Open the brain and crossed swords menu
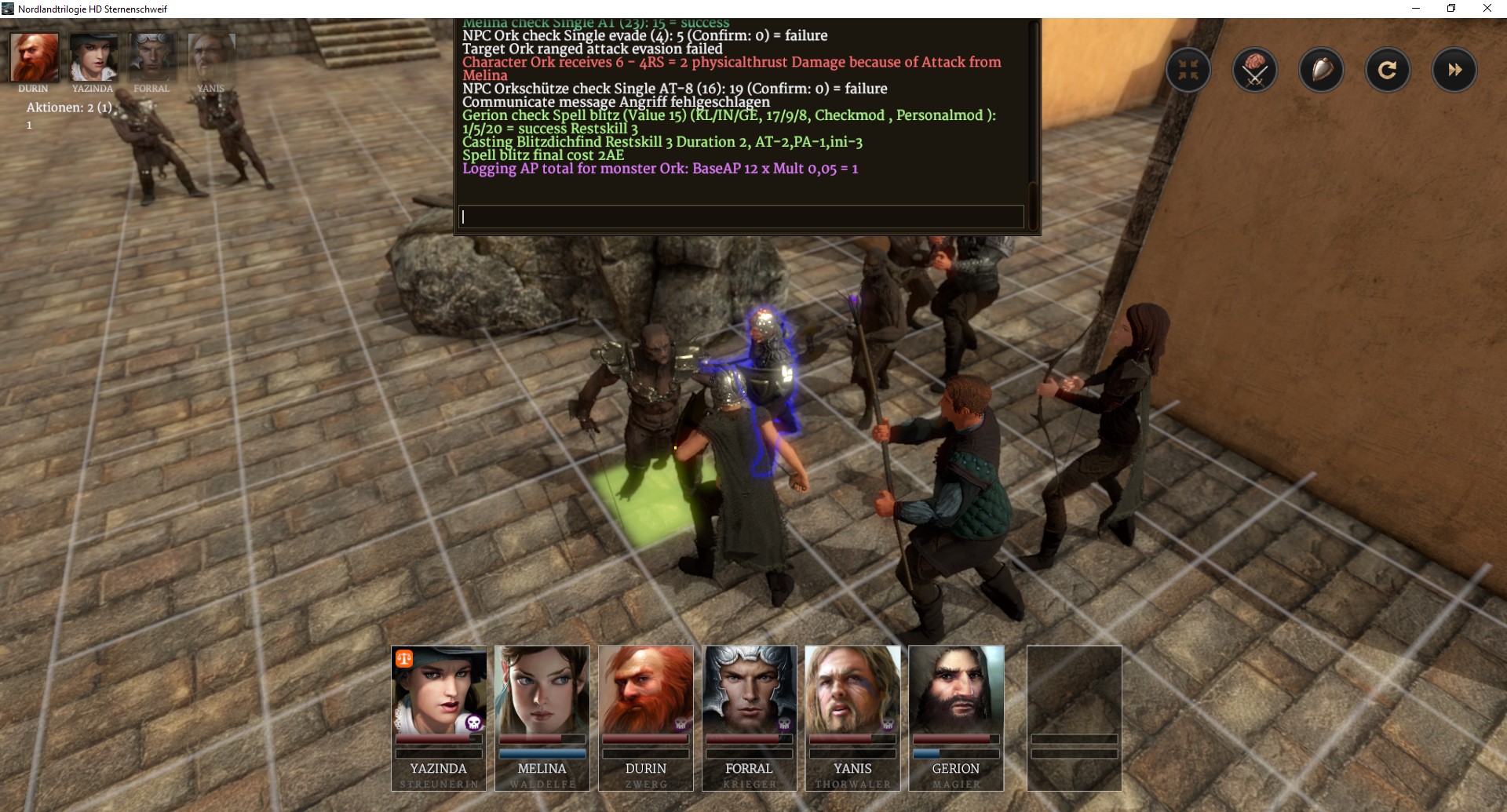The image size is (1507, 812). pyautogui.click(x=1254, y=71)
